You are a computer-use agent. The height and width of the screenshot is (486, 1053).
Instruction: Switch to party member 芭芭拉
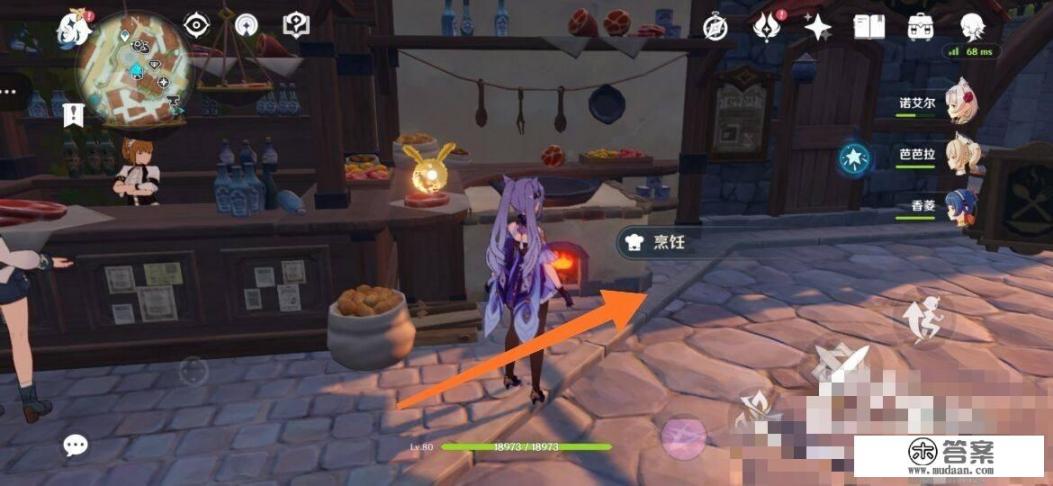point(958,155)
